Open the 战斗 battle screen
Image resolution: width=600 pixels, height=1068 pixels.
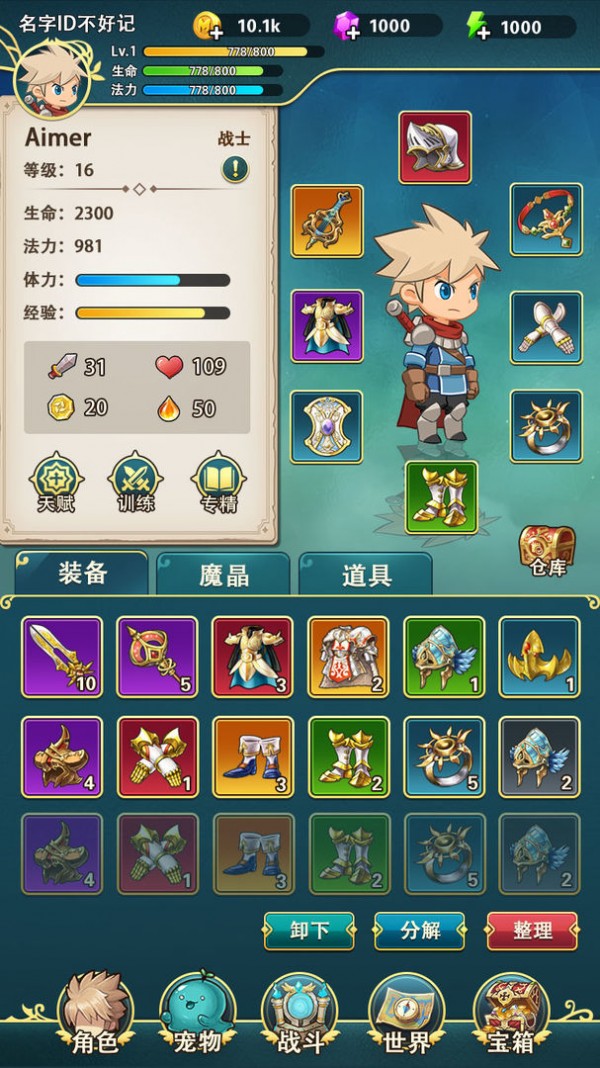coord(299,1015)
